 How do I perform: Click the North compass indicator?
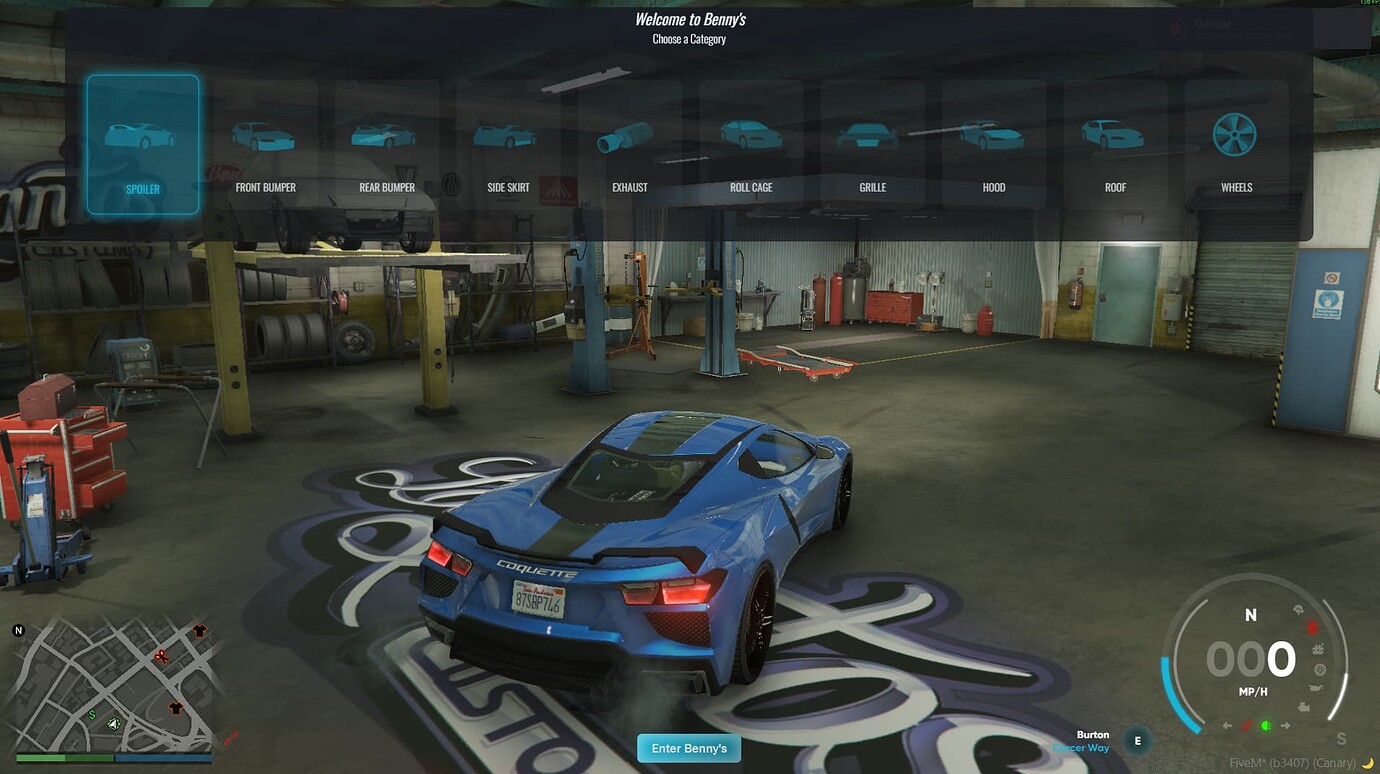coord(1250,615)
